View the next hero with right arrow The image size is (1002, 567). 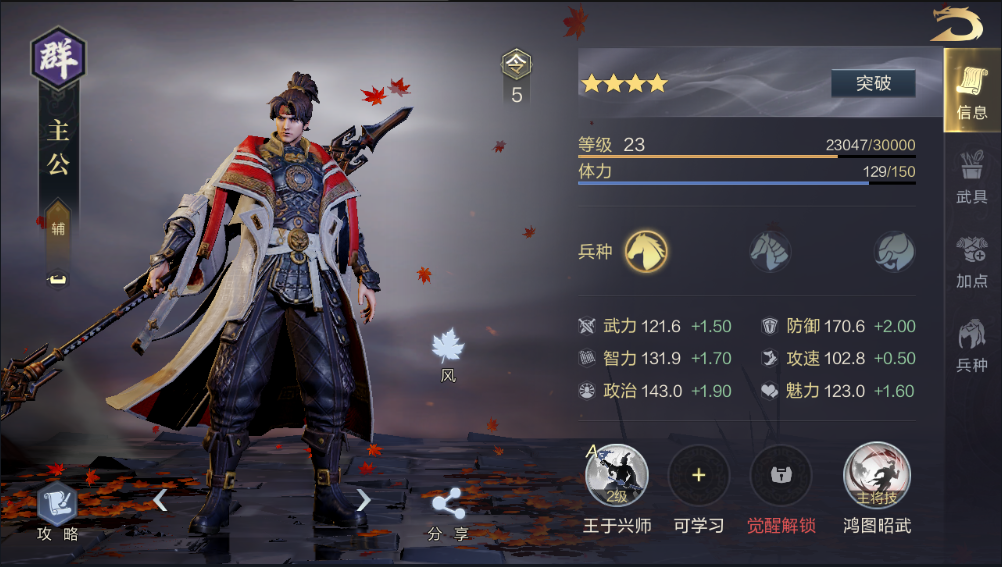click(363, 499)
